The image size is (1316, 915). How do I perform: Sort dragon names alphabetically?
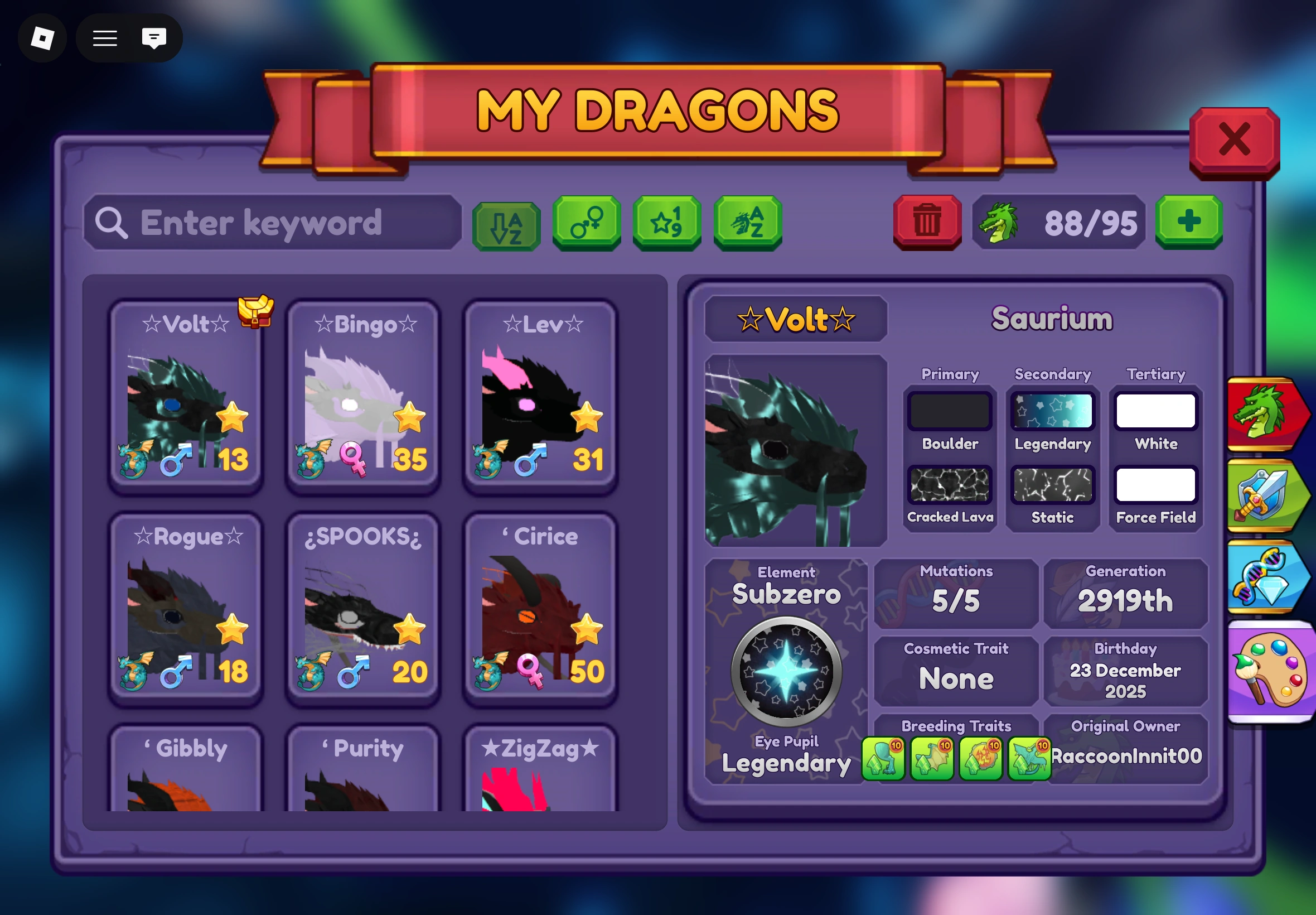pyautogui.click(x=506, y=224)
